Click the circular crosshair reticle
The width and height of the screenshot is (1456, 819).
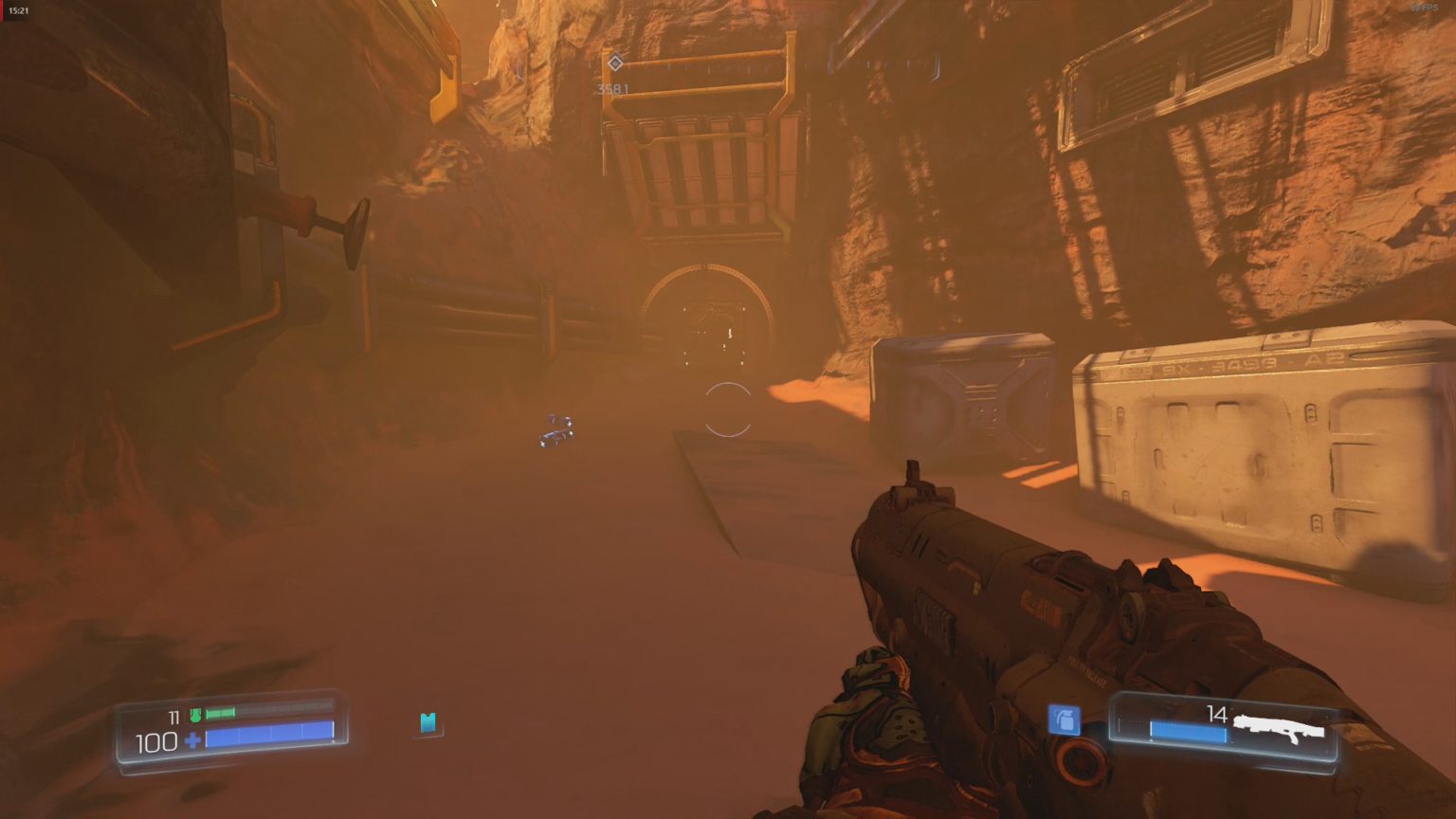(728, 408)
